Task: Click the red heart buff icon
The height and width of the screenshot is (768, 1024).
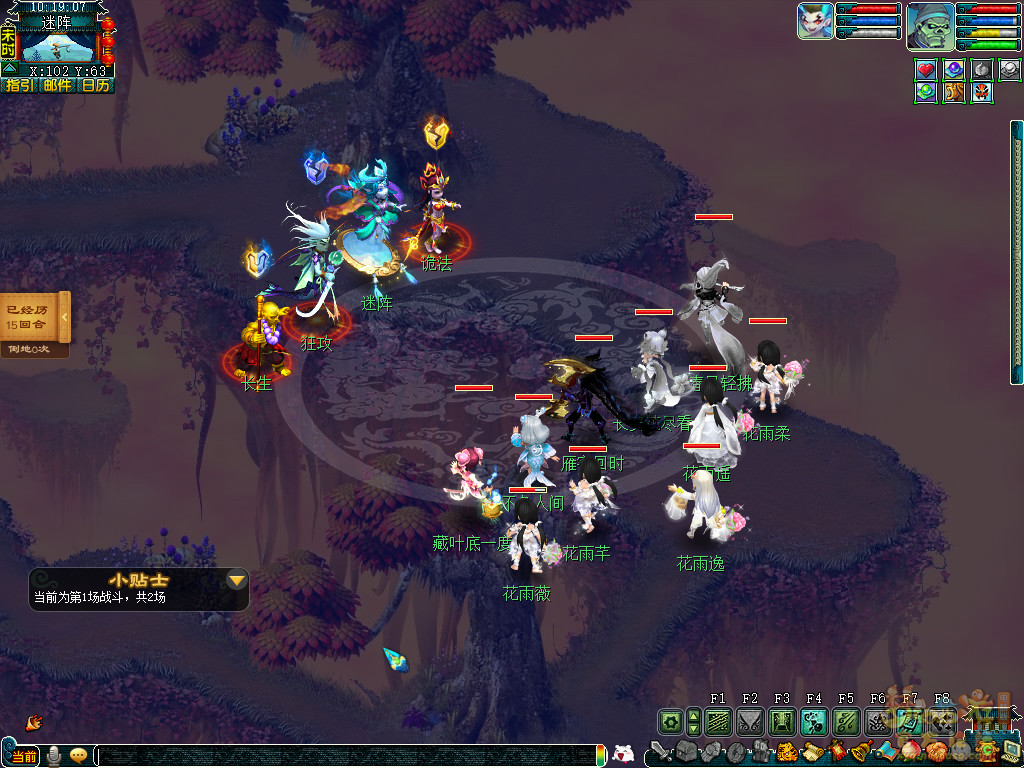Action: (926, 70)
